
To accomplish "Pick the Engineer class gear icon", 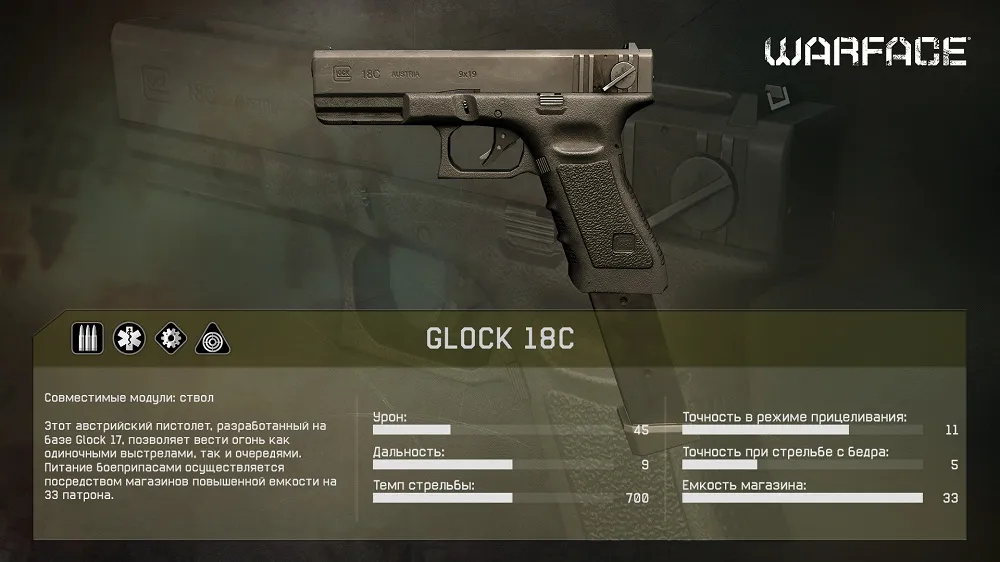I will pos(169,338).
